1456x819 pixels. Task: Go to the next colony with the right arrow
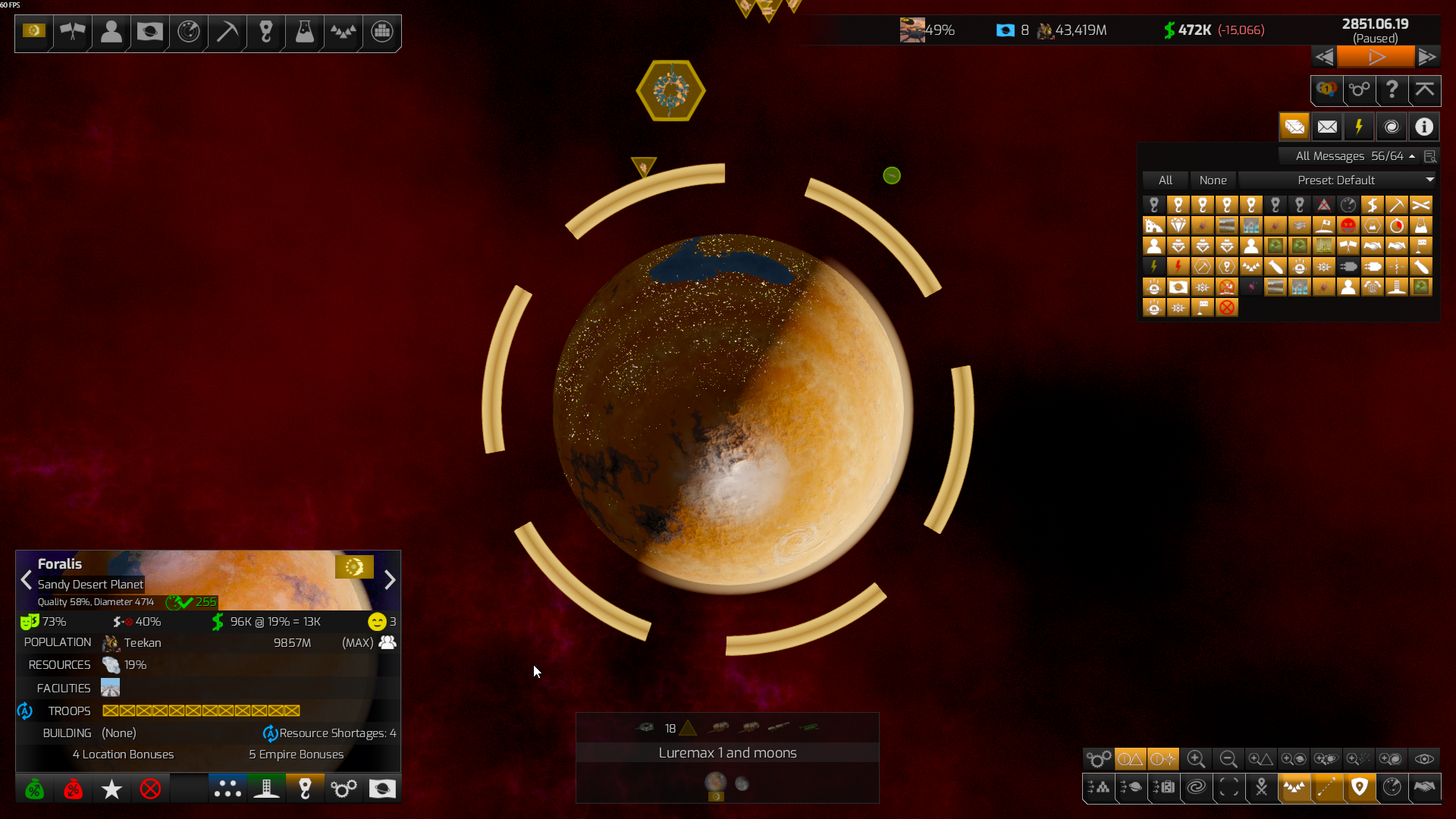390,581
